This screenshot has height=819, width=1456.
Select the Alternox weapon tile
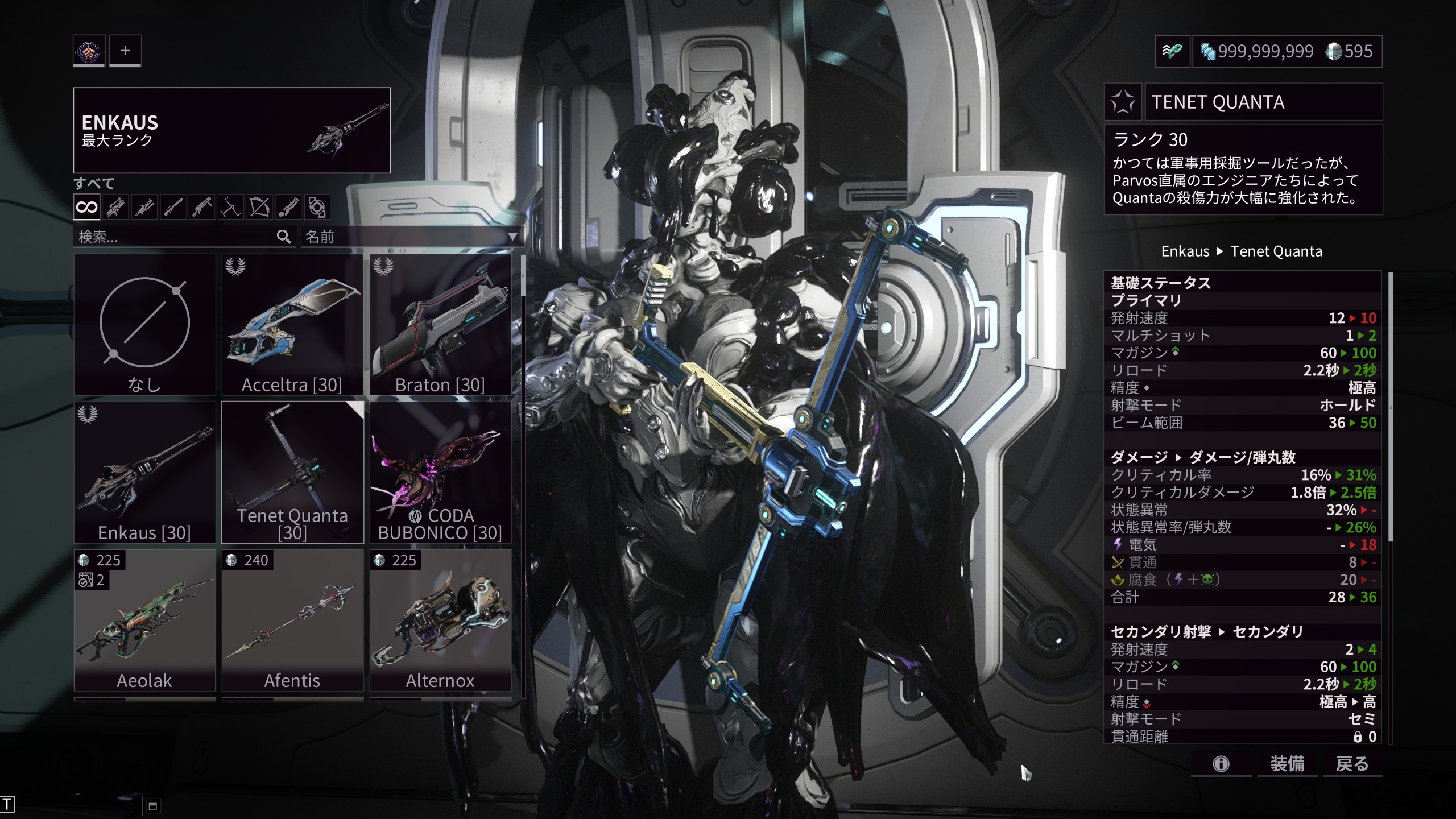[x=440, y=621]
